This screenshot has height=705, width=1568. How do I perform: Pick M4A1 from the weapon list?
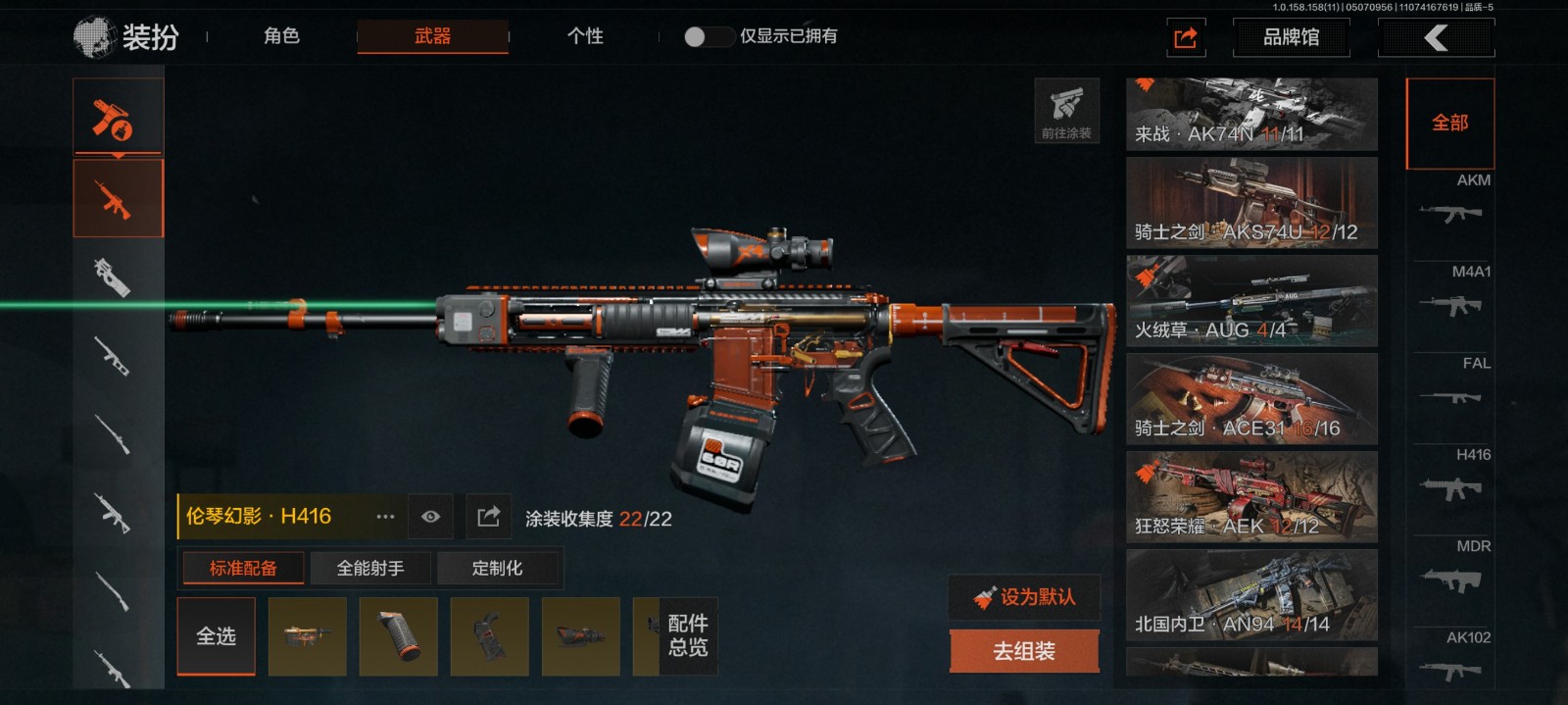click(x=1452, y=296)
